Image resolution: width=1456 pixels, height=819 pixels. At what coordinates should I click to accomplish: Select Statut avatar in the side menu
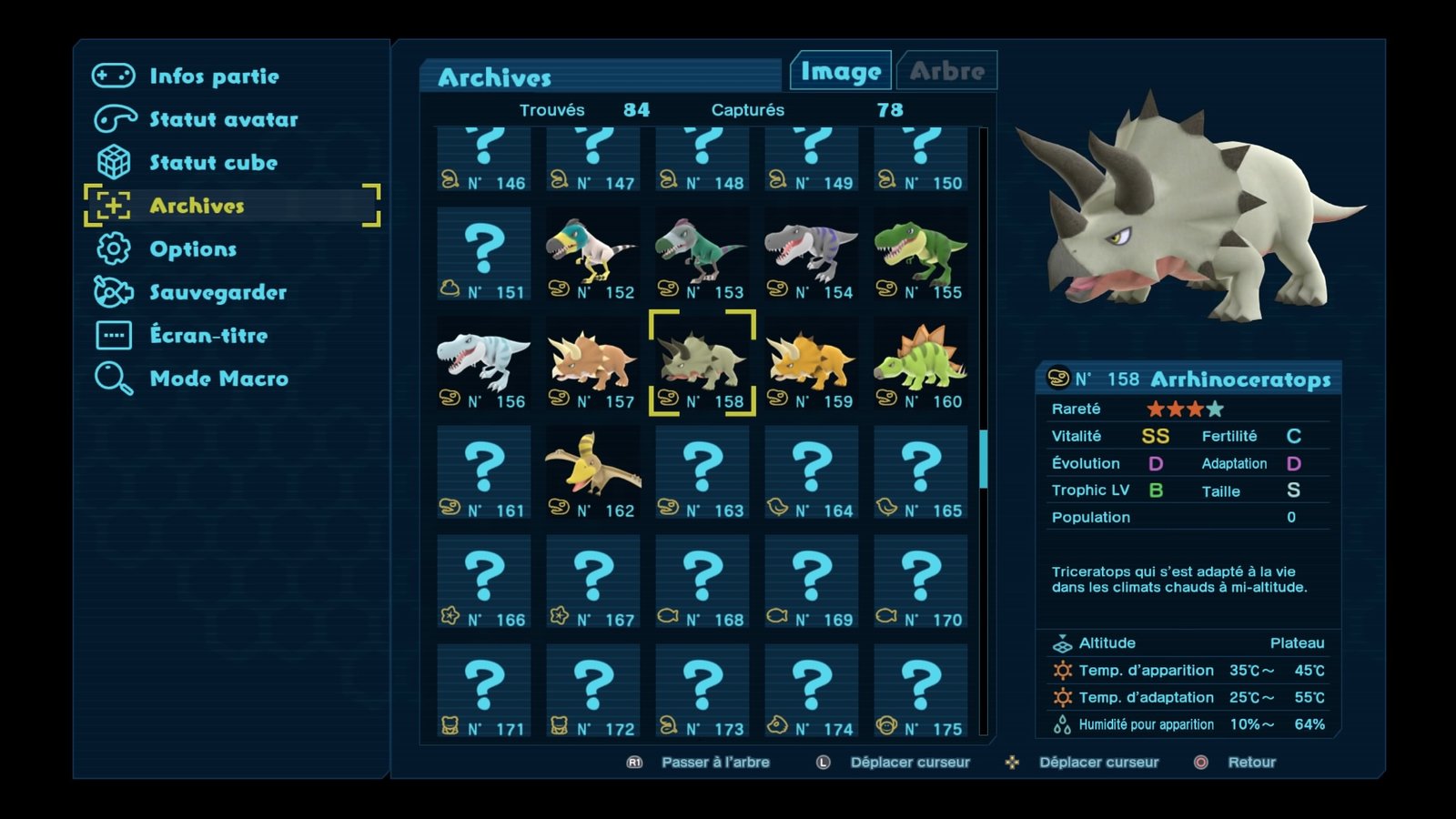tap(223, 119)
